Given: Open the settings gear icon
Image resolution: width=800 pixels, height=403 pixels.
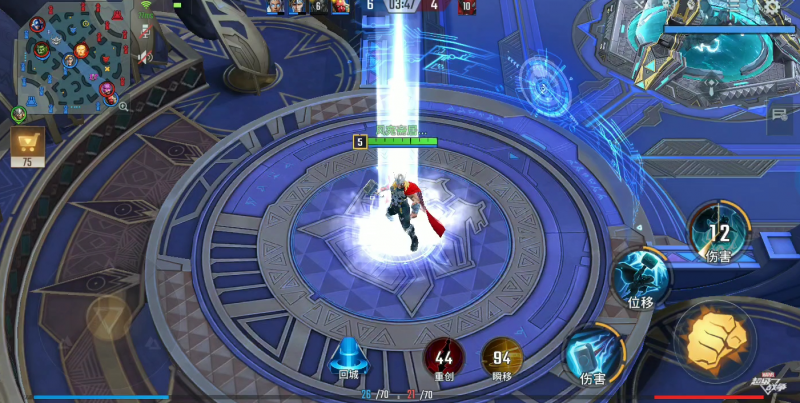Looking at the screenshot, I should pyautogui.click(x=771, y=7).
